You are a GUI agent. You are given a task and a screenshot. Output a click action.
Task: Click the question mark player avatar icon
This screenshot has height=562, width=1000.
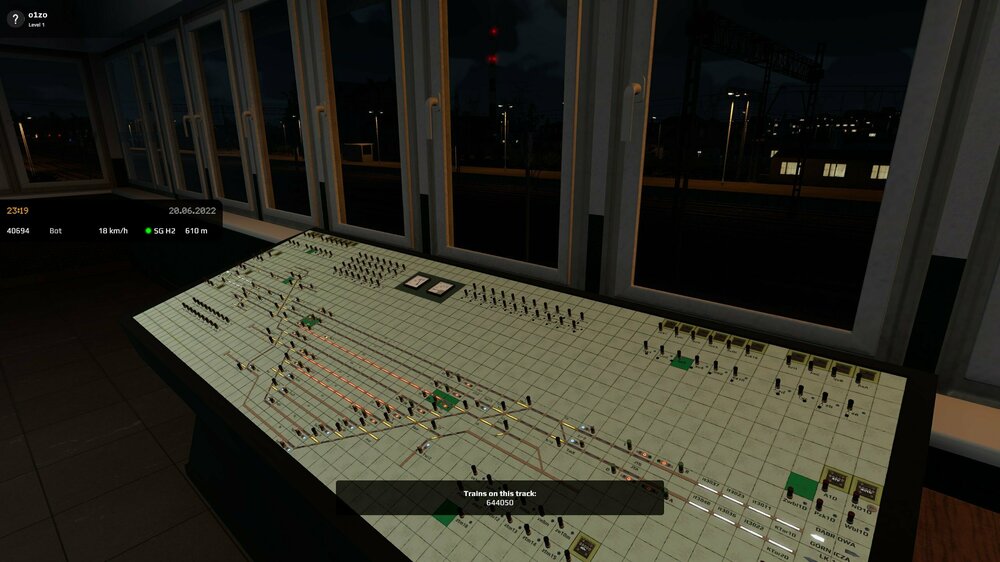(x=15, y=19)
